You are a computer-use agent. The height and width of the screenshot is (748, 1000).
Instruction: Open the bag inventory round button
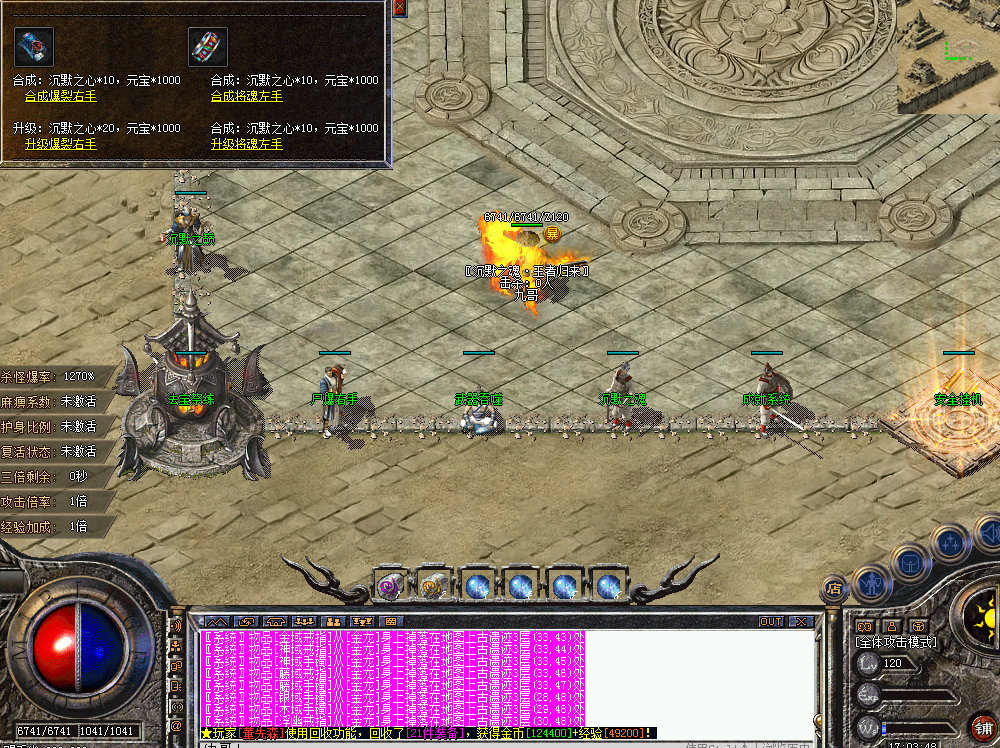[911, 563]
